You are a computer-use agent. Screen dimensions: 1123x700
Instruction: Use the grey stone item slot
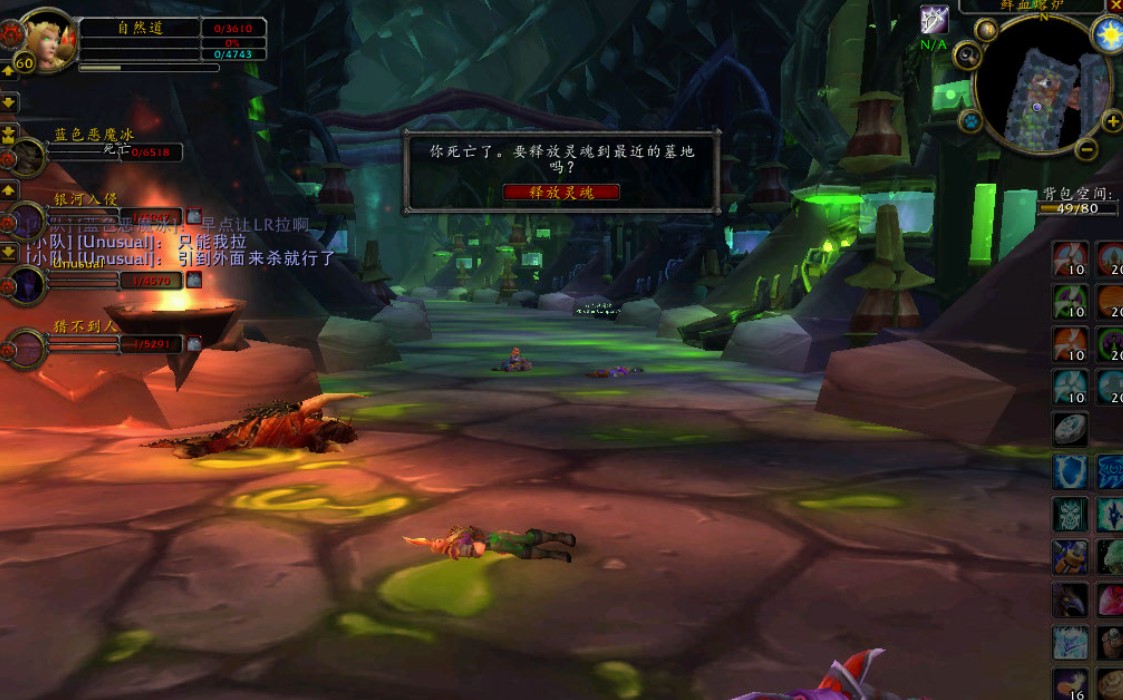pyautogui.click(x=1070, y=430)
